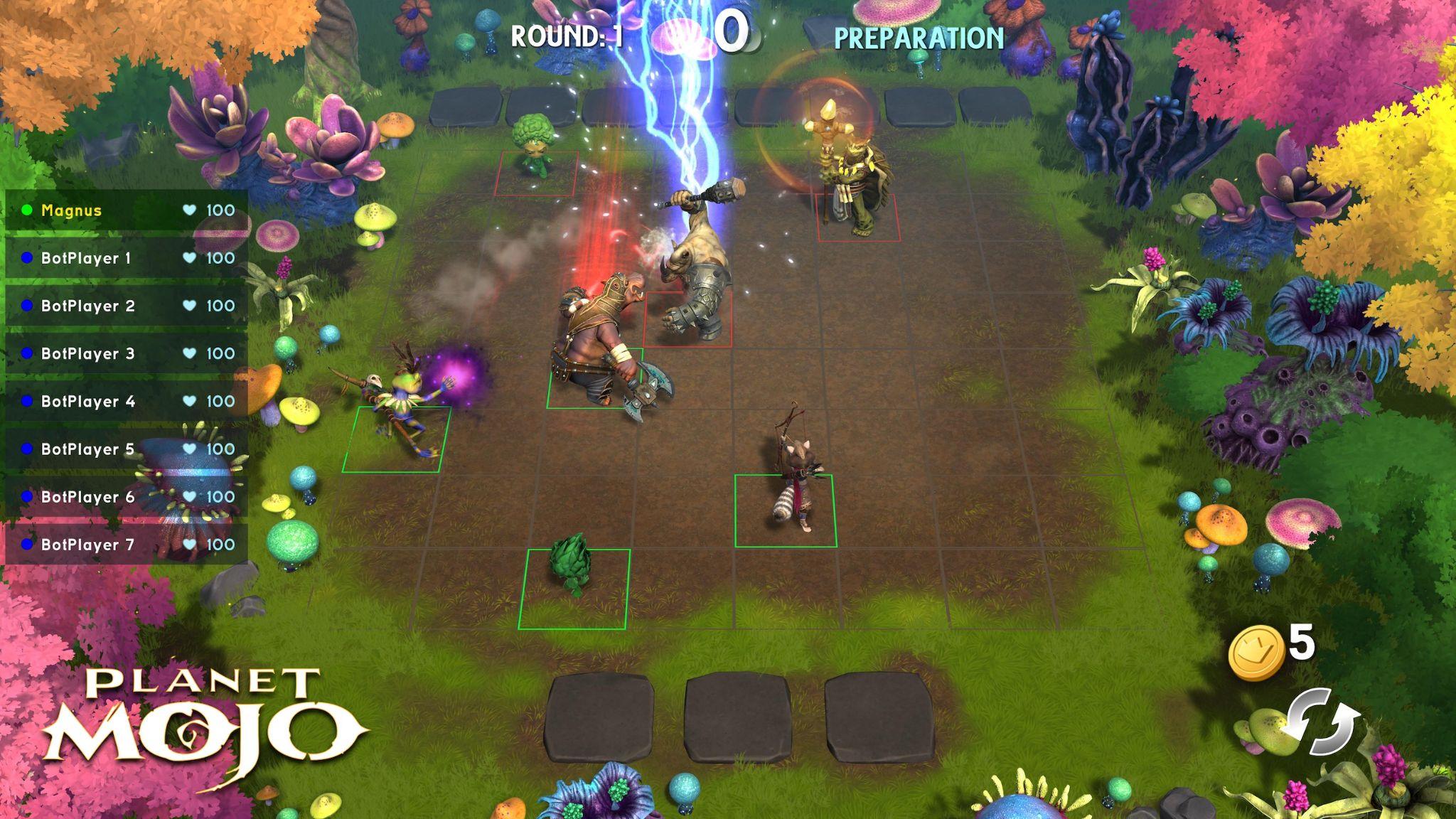
Task: Select BotPlayer 5 in the list
Action: pyautogui.click(x=127, y=449)
